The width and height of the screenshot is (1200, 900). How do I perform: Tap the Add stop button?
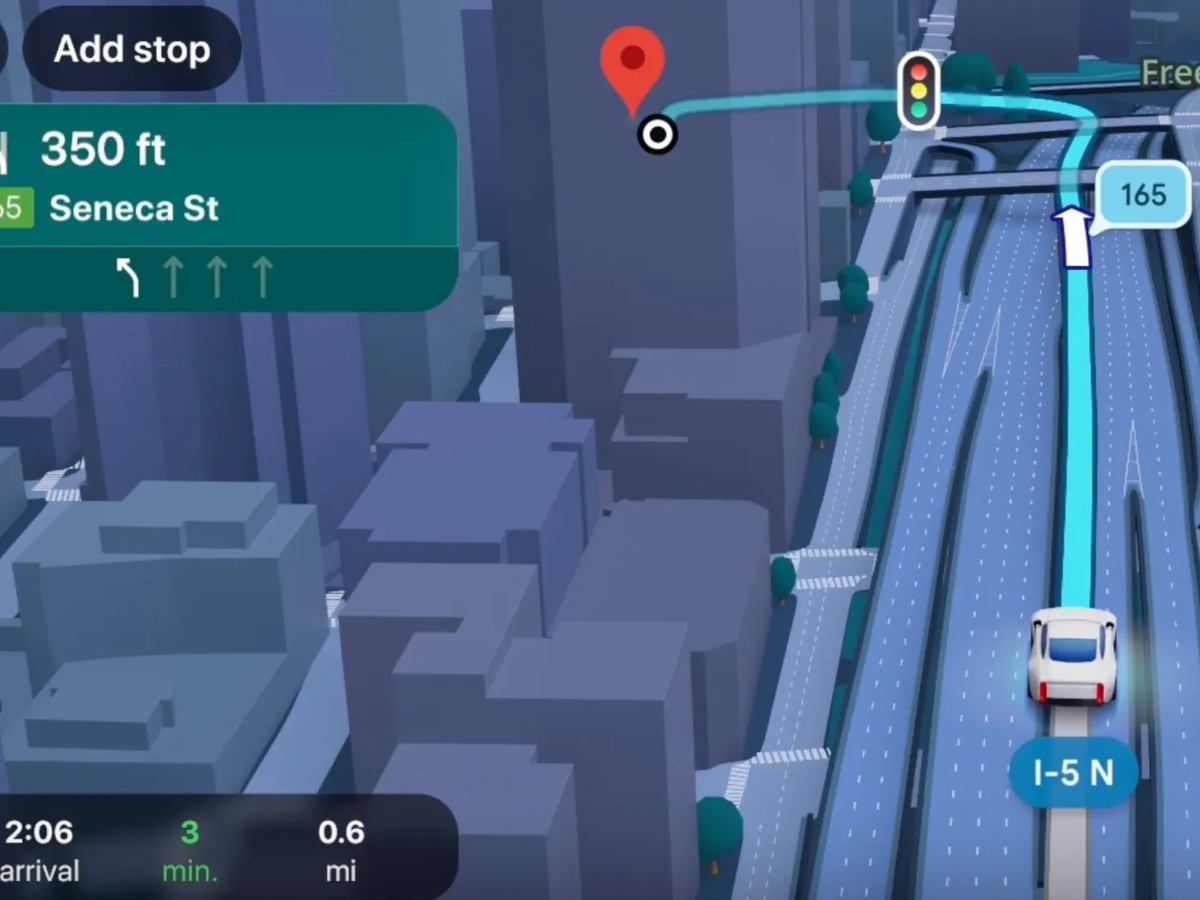pos(131,49)
